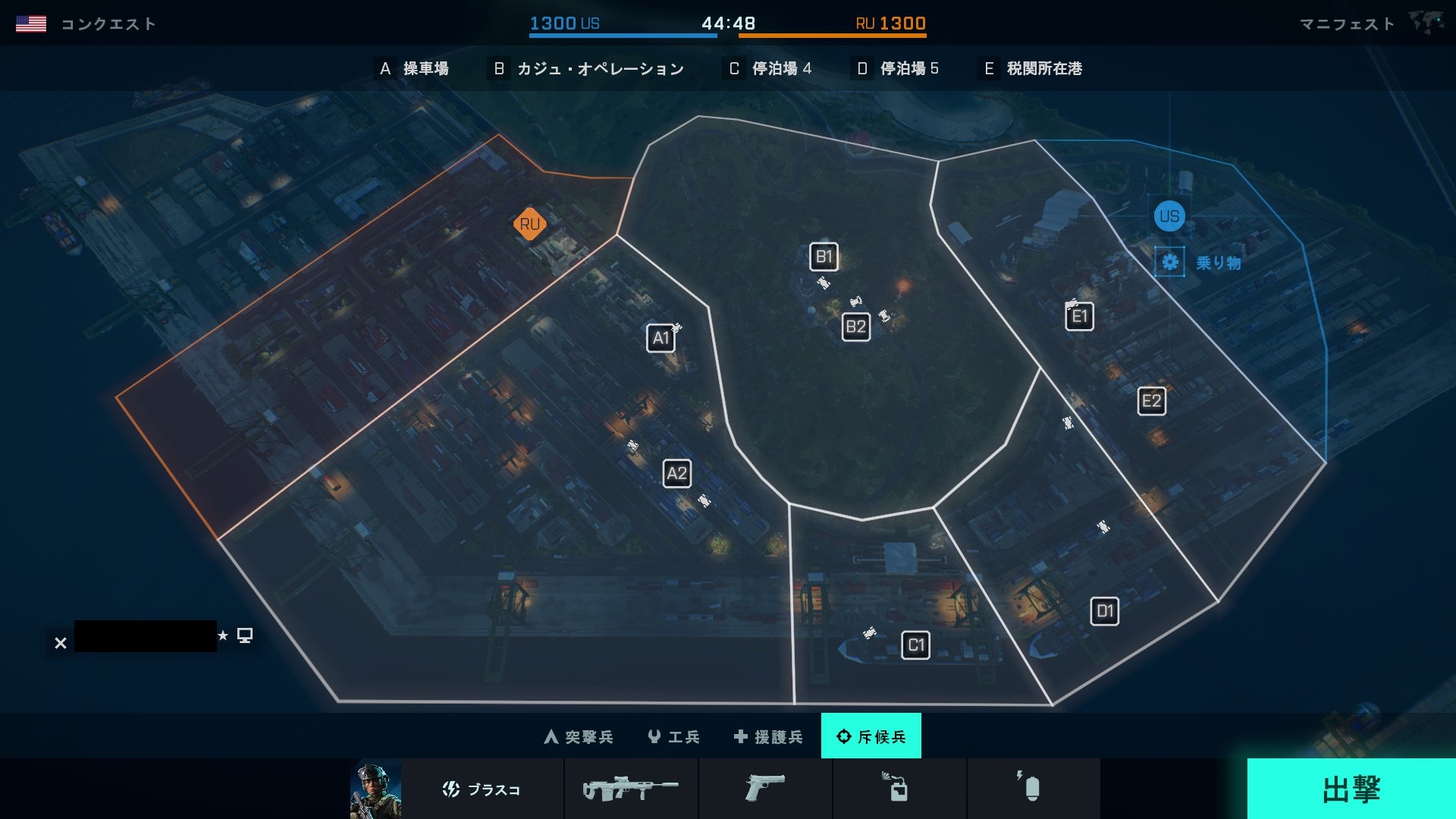1456x819 pixels.
Task: Open the pistol sidearm slot
Action: click(765, 789)
